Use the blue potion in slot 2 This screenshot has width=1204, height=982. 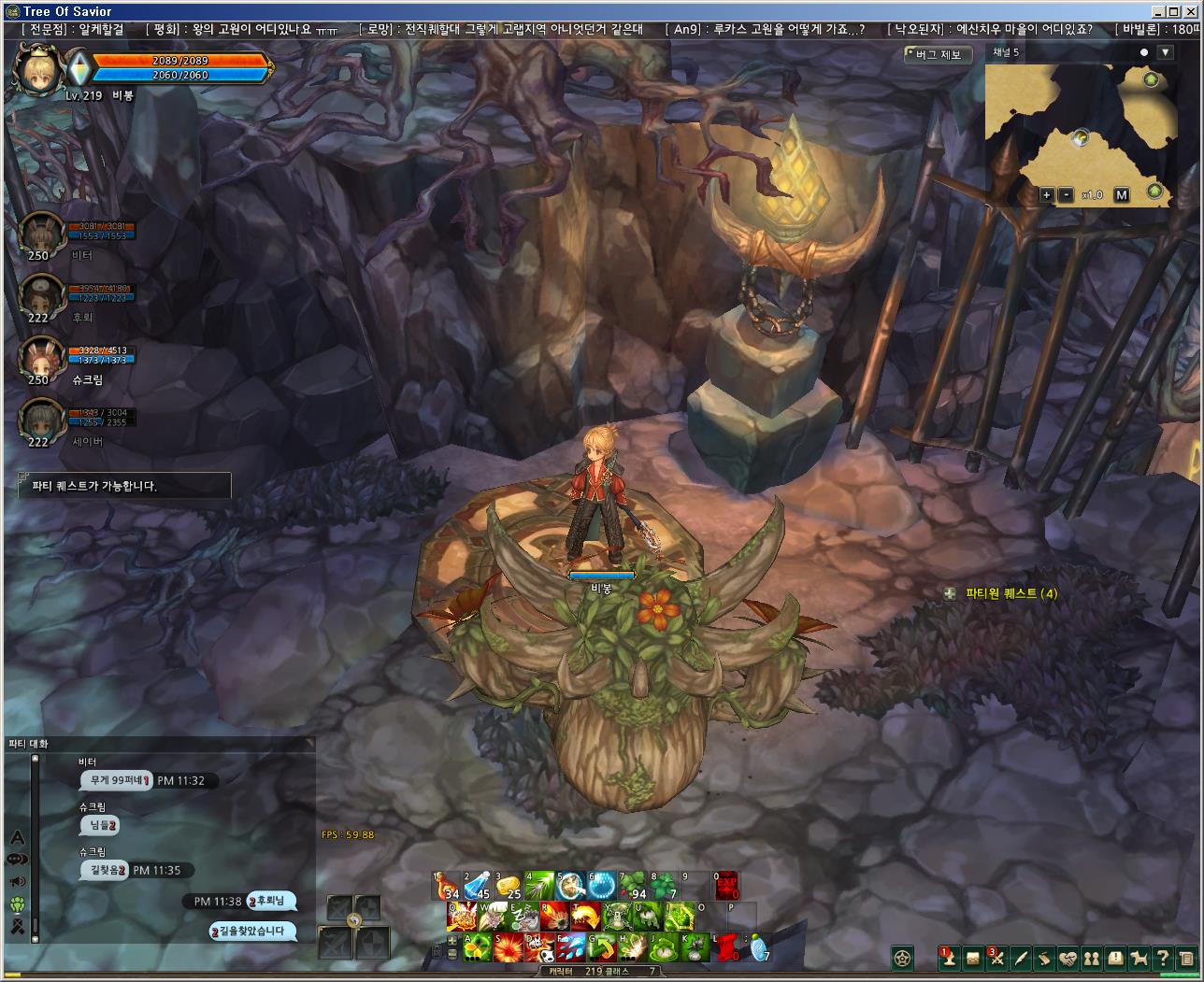coord(478,886)
